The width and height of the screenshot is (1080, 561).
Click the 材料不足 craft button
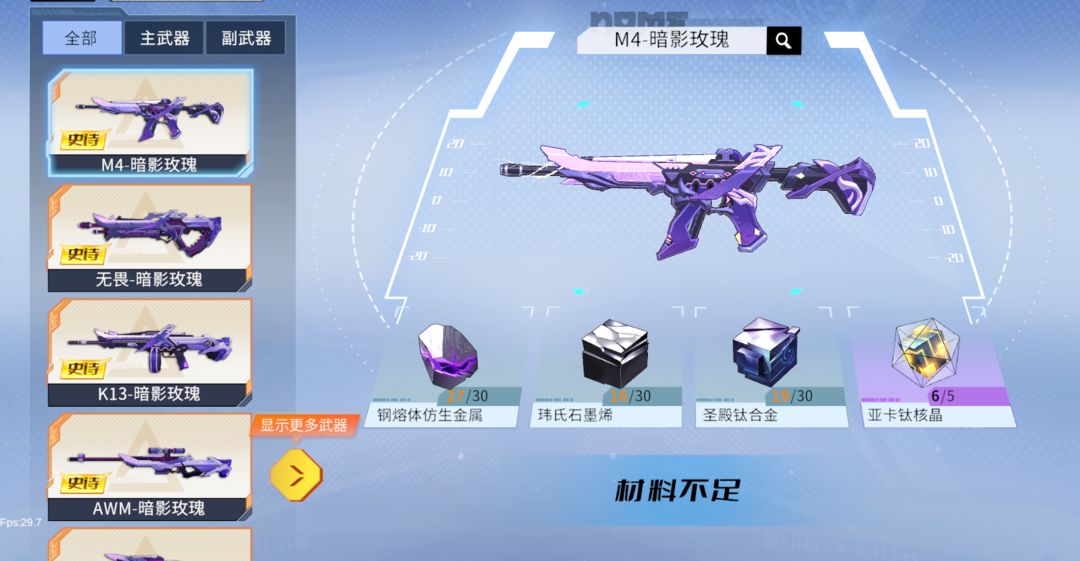point(677,491)
